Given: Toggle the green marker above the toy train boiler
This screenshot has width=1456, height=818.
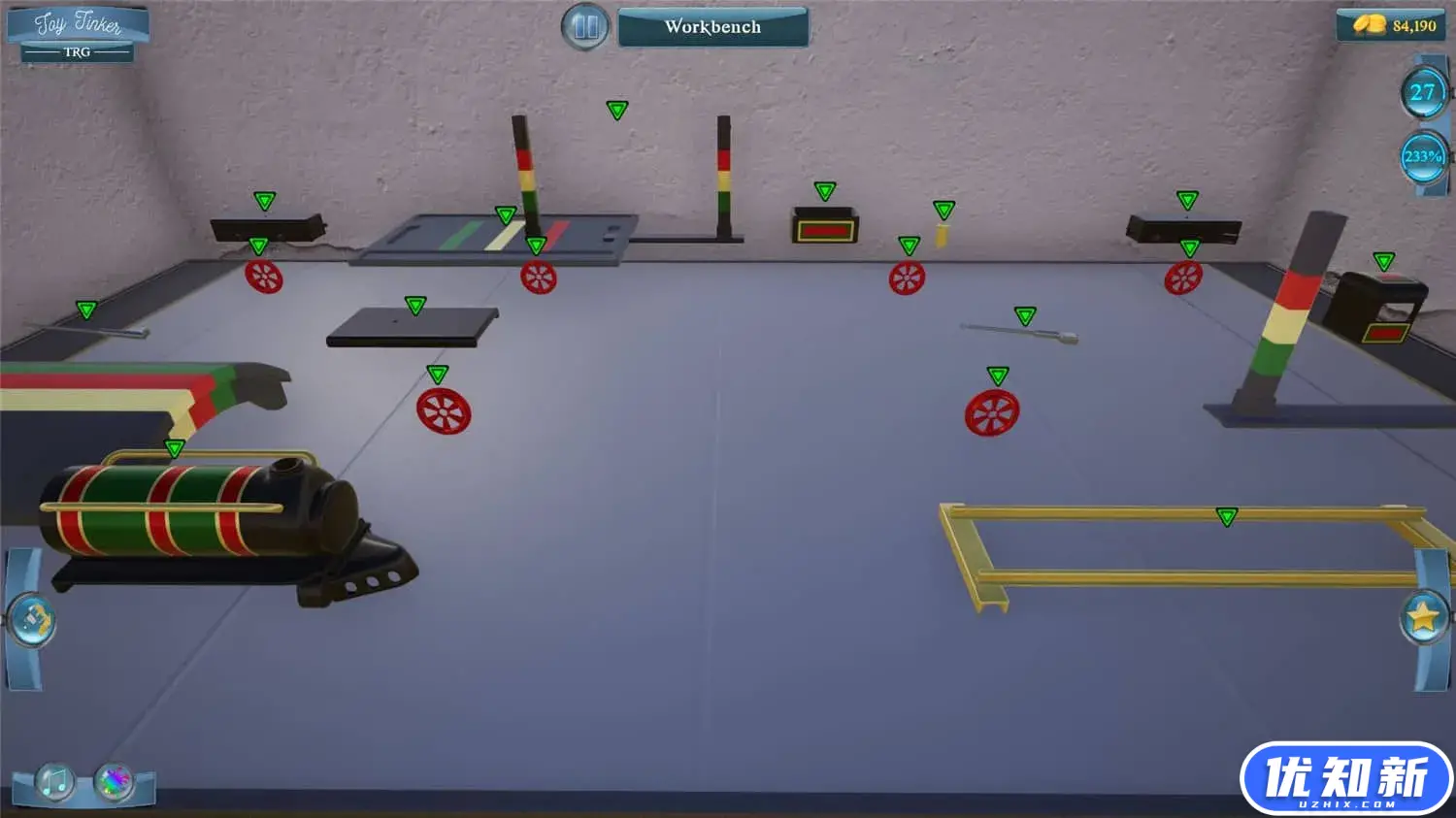Looking at the screenshot, I should click(175, 449).
